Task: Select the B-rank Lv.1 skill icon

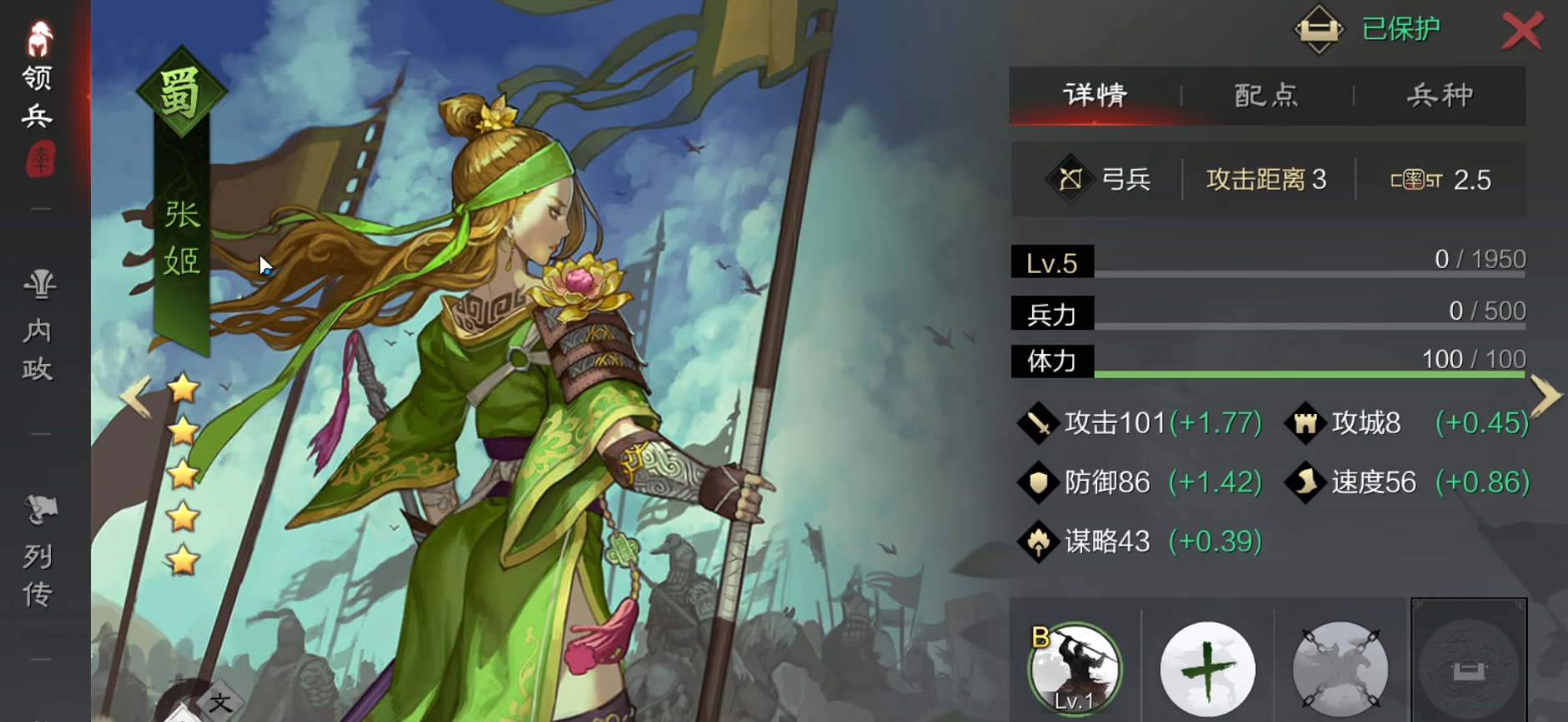Action: [1075, 669]
